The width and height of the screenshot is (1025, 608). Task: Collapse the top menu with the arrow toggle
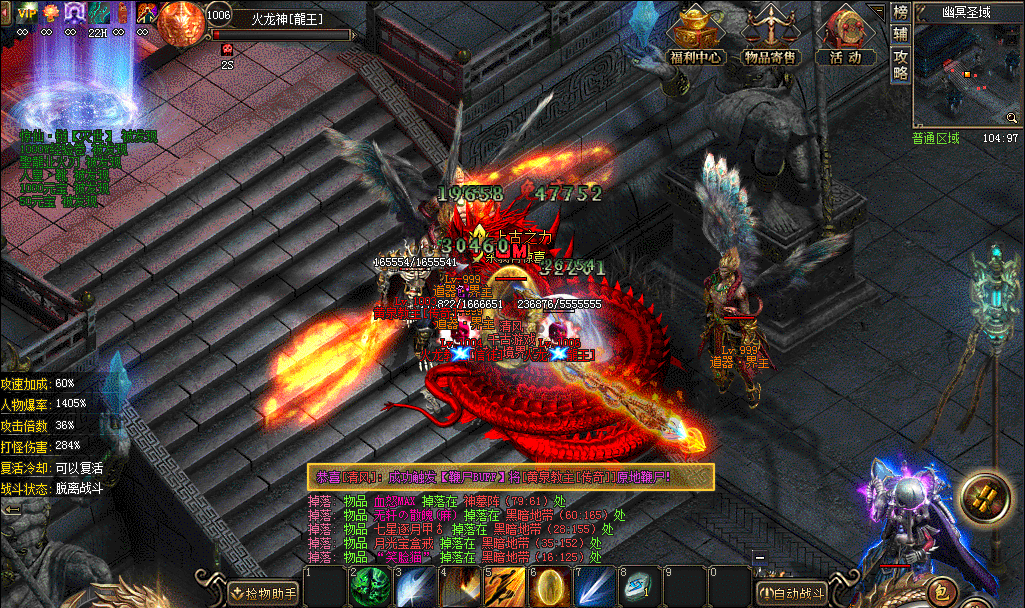tap(877, 11)
